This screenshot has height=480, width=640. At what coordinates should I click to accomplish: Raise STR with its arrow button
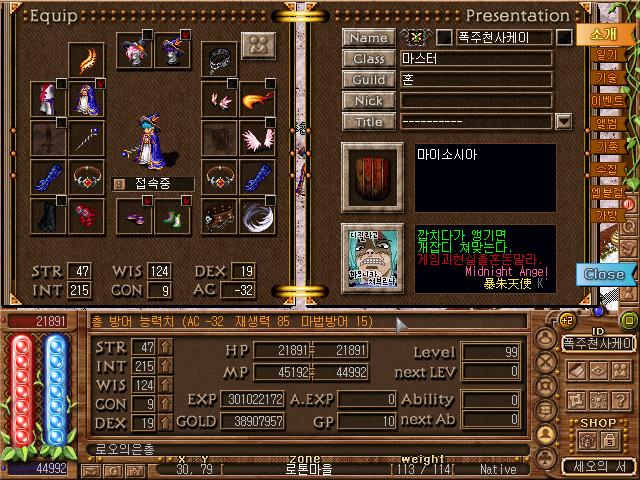click(x=166, y=346)
